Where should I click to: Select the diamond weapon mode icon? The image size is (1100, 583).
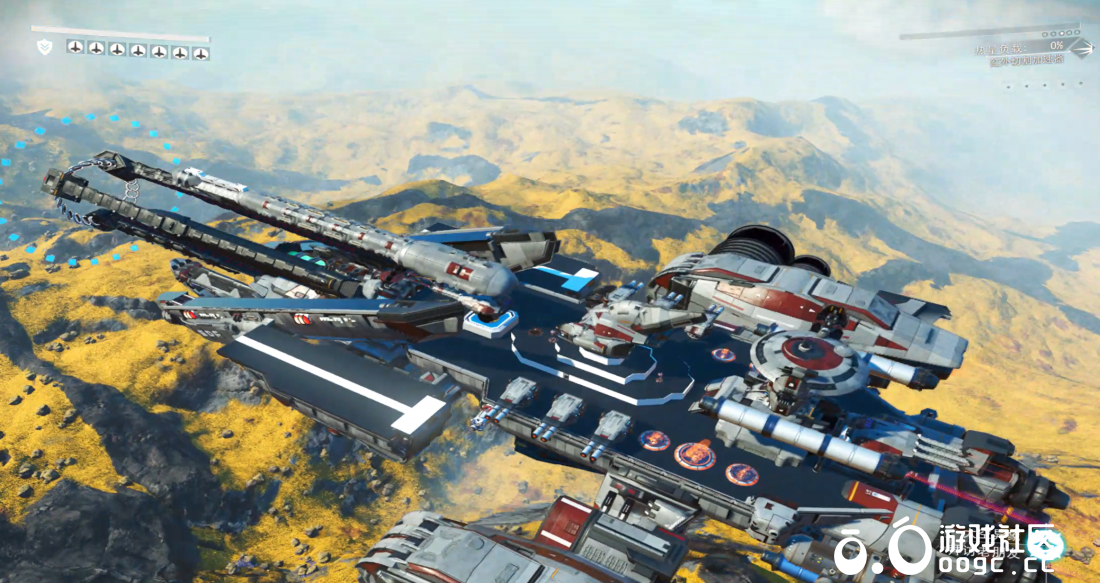(1081, 46)
